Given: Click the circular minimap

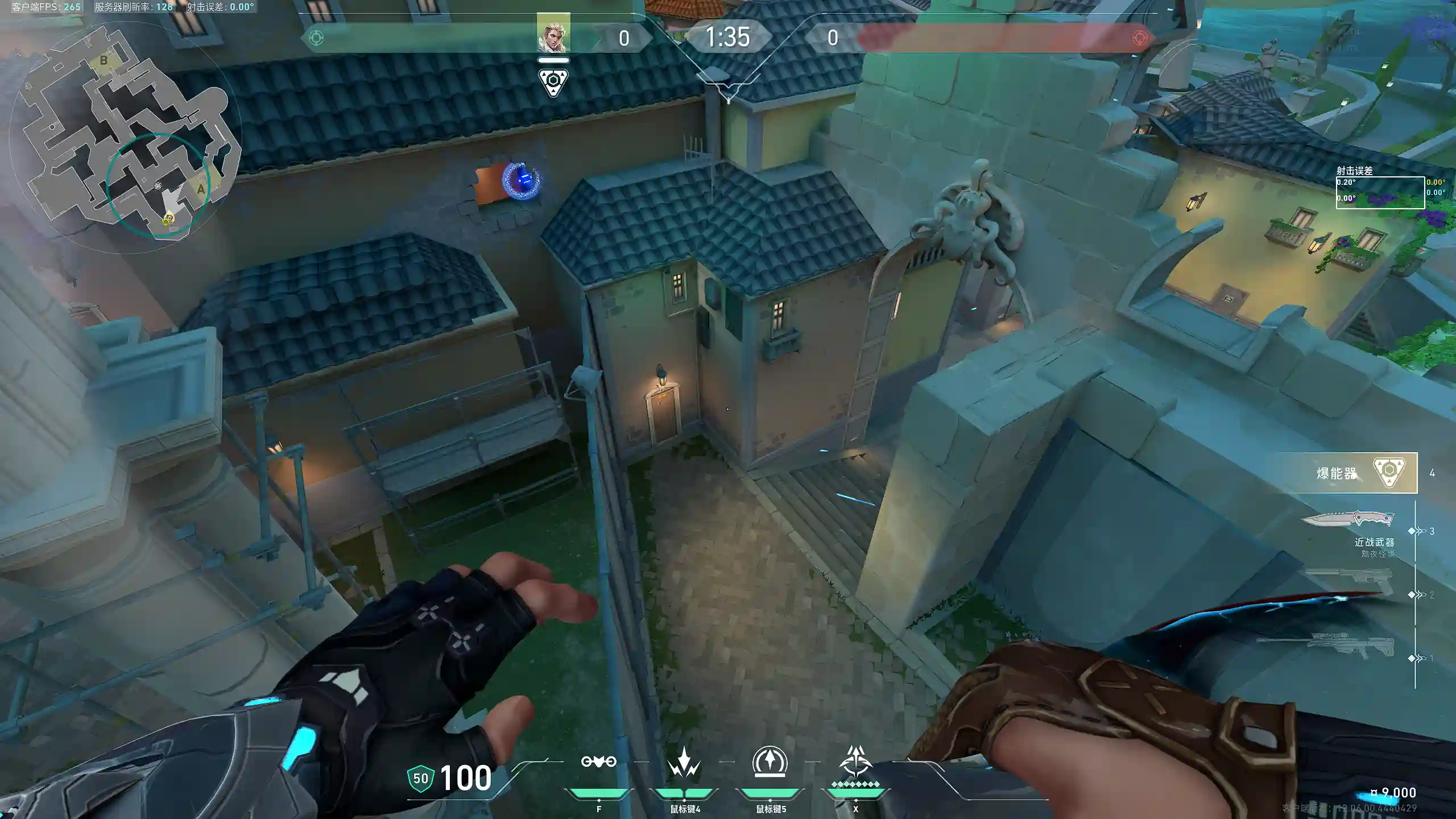Looking at the screenshot, I should (125, 136).
